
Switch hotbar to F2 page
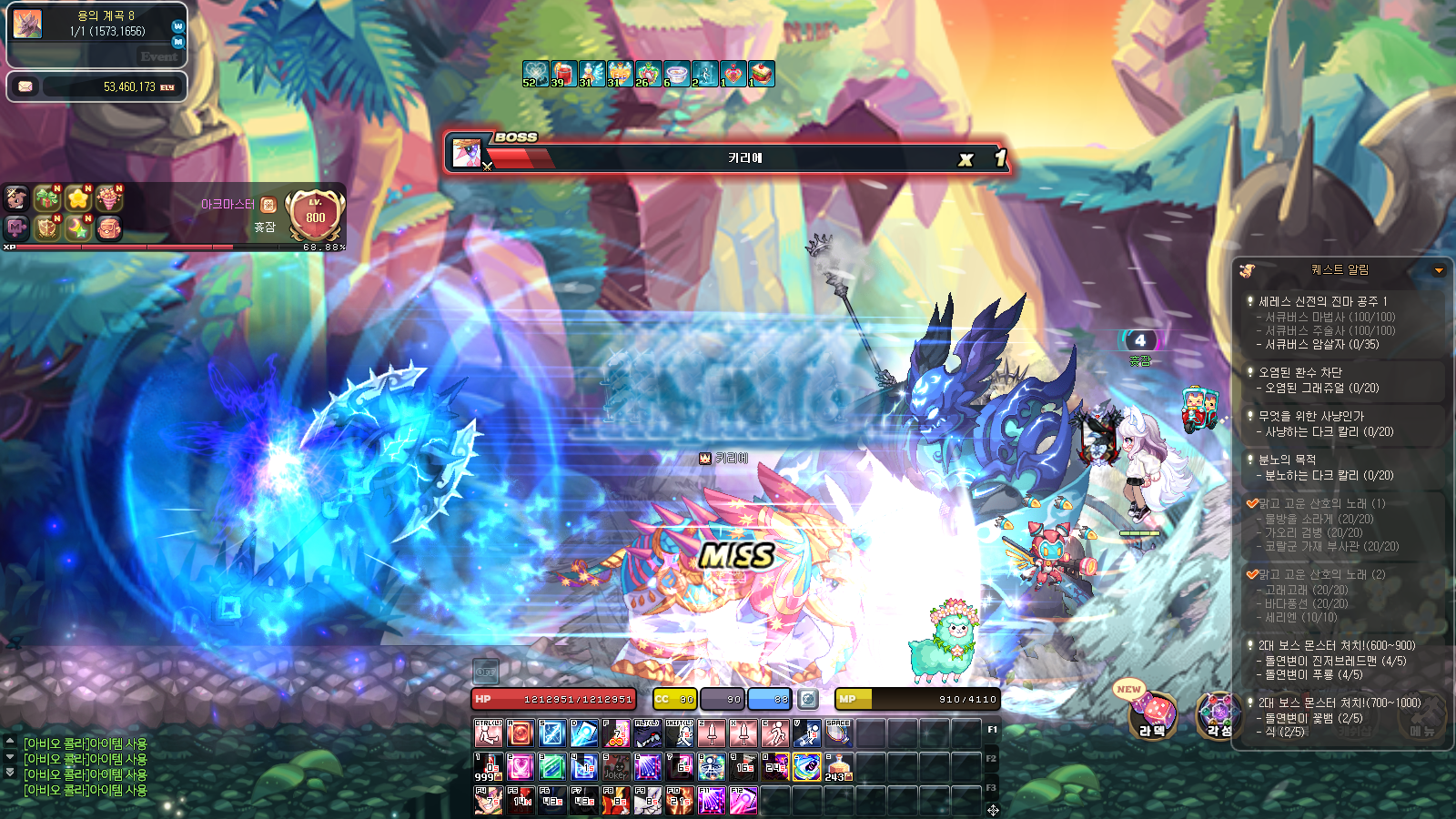tap(991, 759)
